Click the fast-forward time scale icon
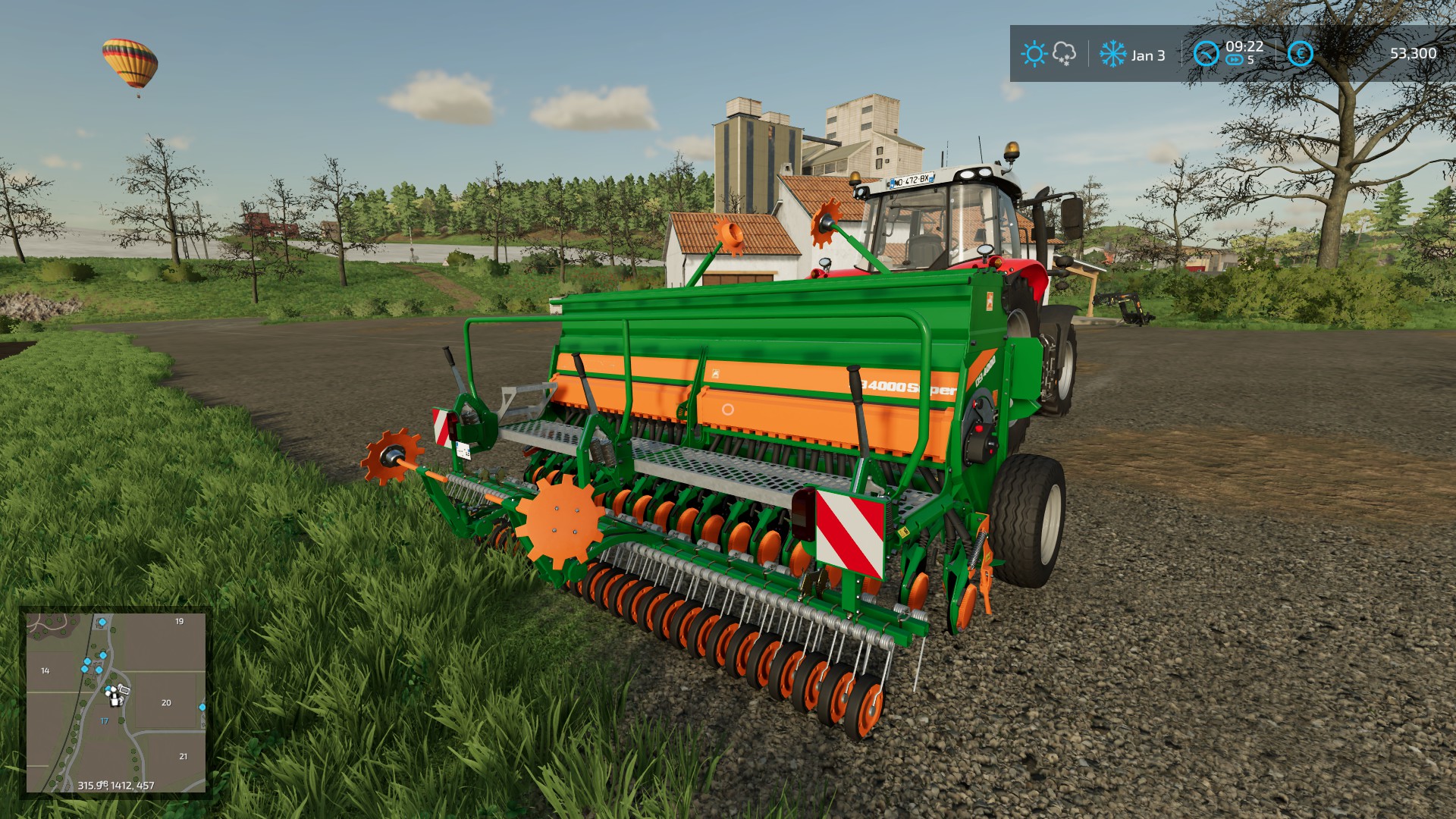Image resolution: width=1456 pixels, height=819 pixels. tap(1234, 61)
